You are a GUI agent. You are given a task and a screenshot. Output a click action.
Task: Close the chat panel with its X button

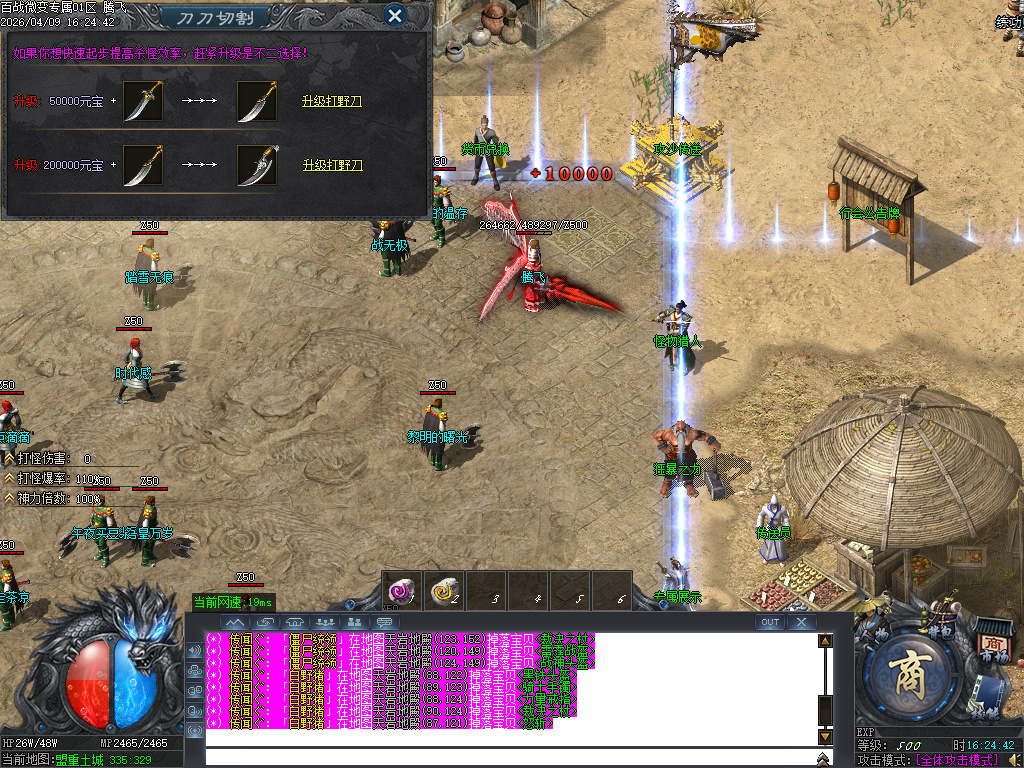pos(801,622)
